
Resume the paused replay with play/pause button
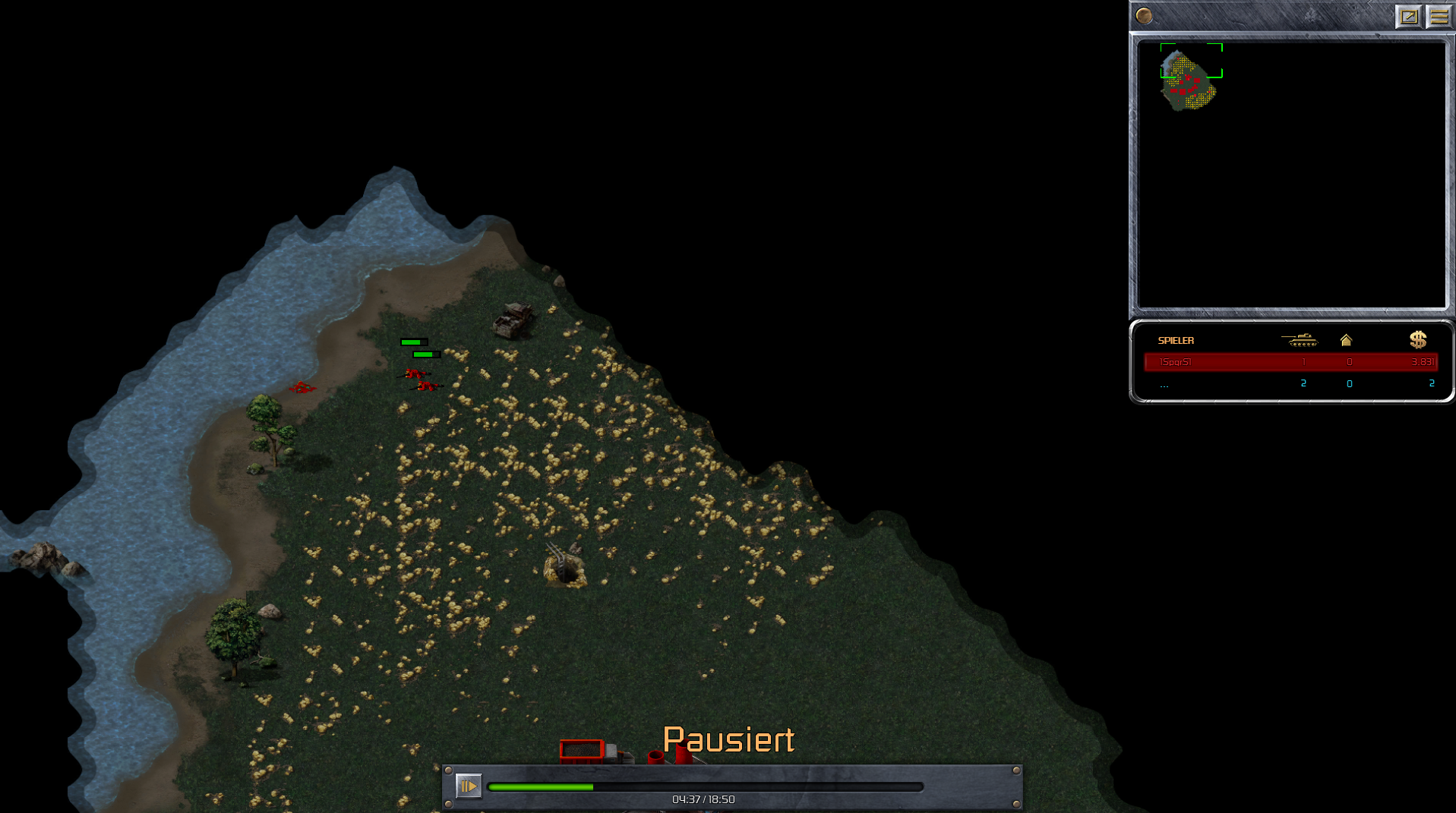tap(468, 786)
